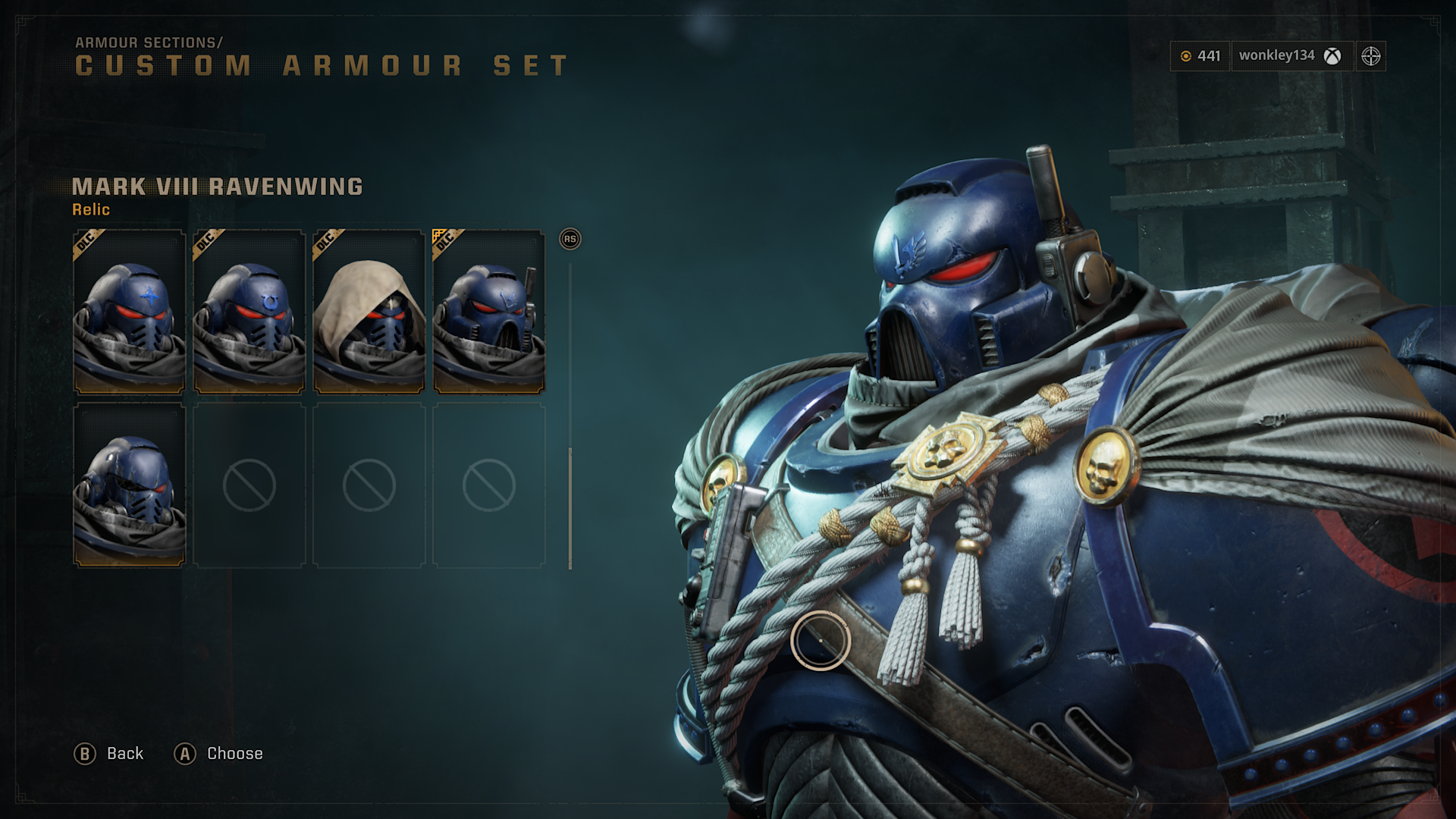Go back using the Back label
1456x819 pixels.
click(124, 754)
